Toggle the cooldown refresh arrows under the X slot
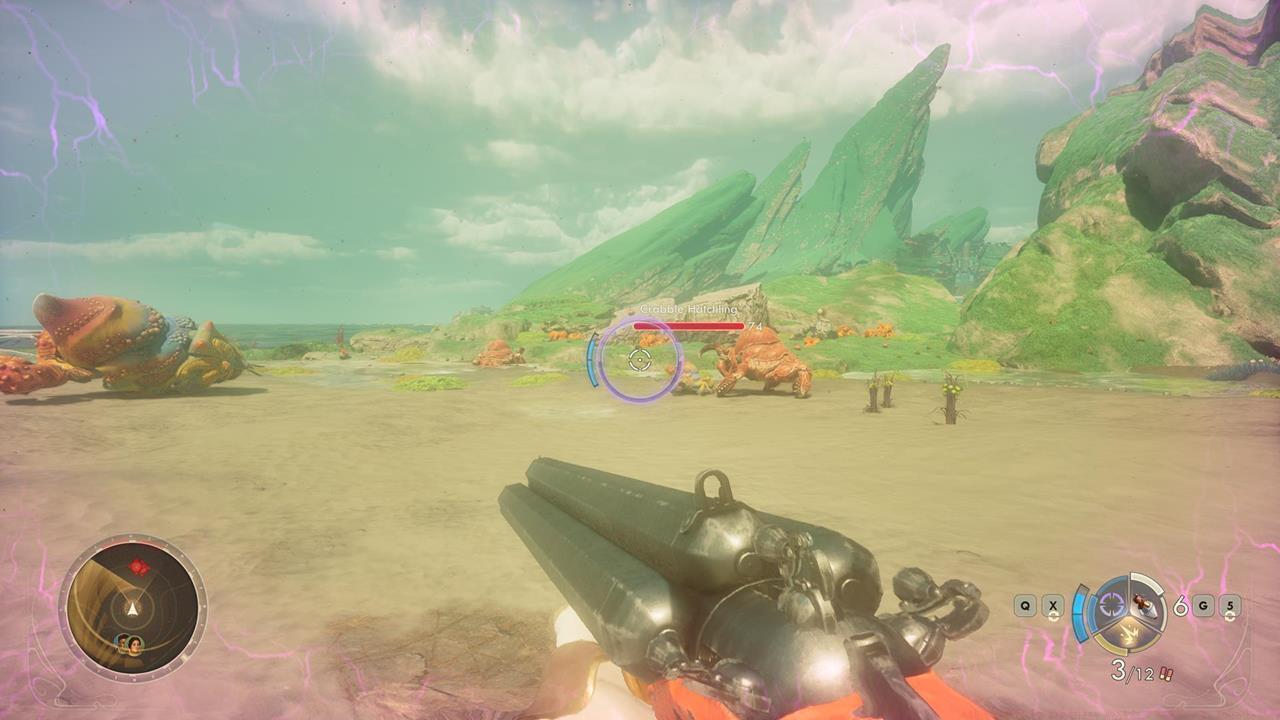Image resolution: width=1280 pixels, height=720 pixels. (1053, 616)
